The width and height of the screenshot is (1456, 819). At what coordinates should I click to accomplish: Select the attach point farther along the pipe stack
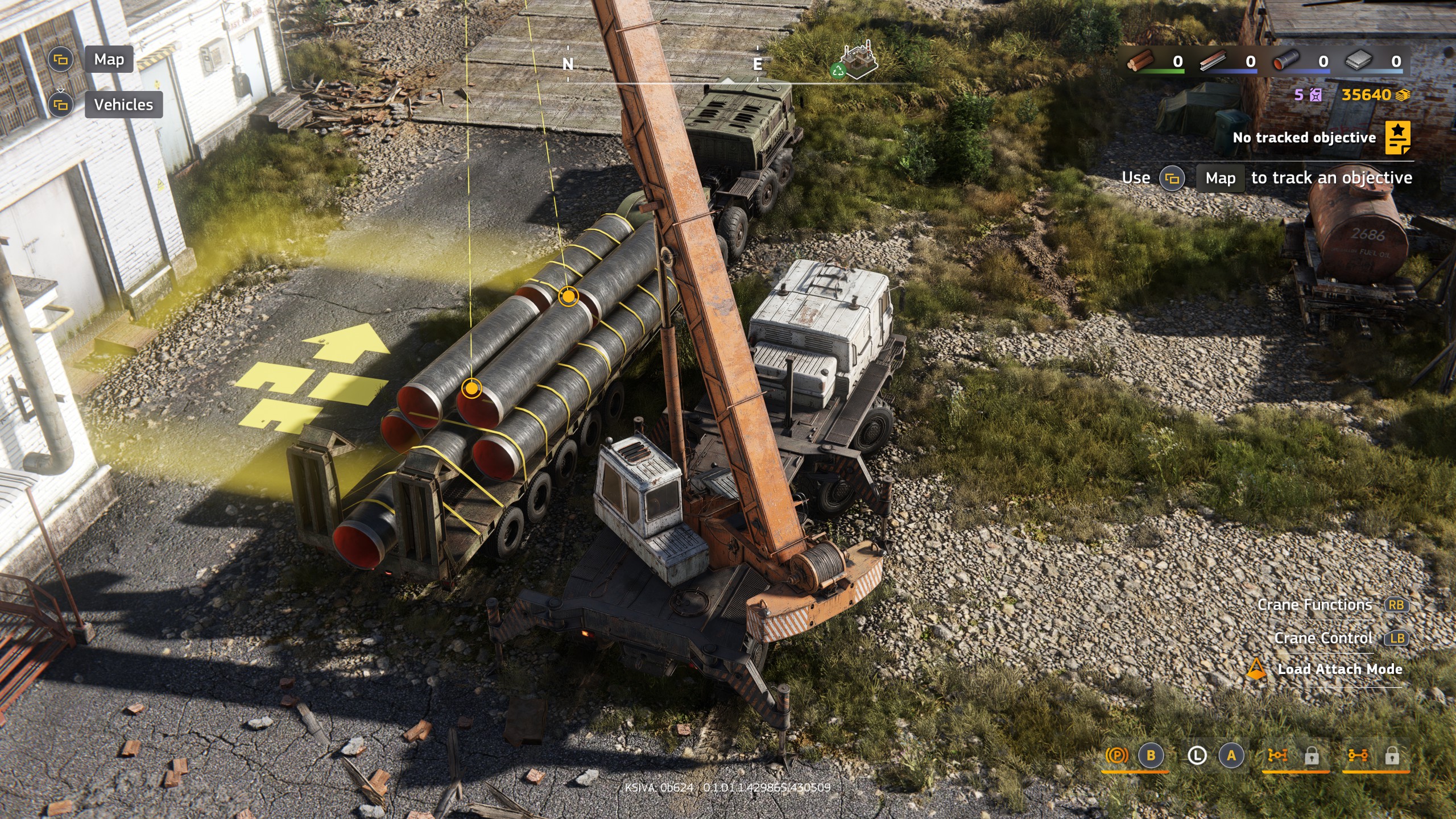click(x=568, y=296)
